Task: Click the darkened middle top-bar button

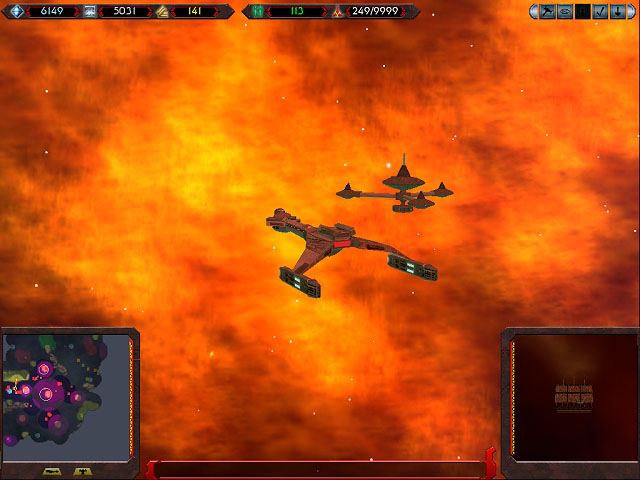Action: [x=581, y=12]
